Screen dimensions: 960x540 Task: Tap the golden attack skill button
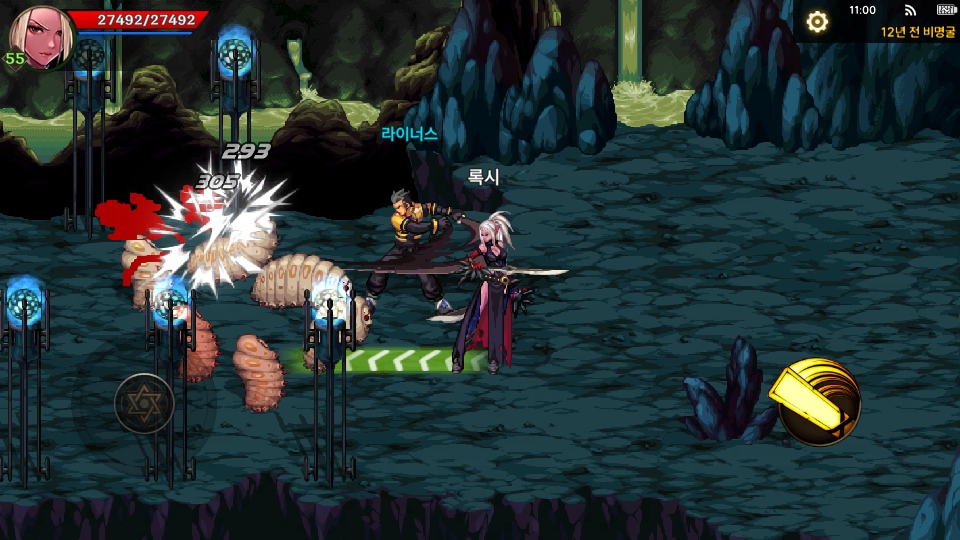818,401
